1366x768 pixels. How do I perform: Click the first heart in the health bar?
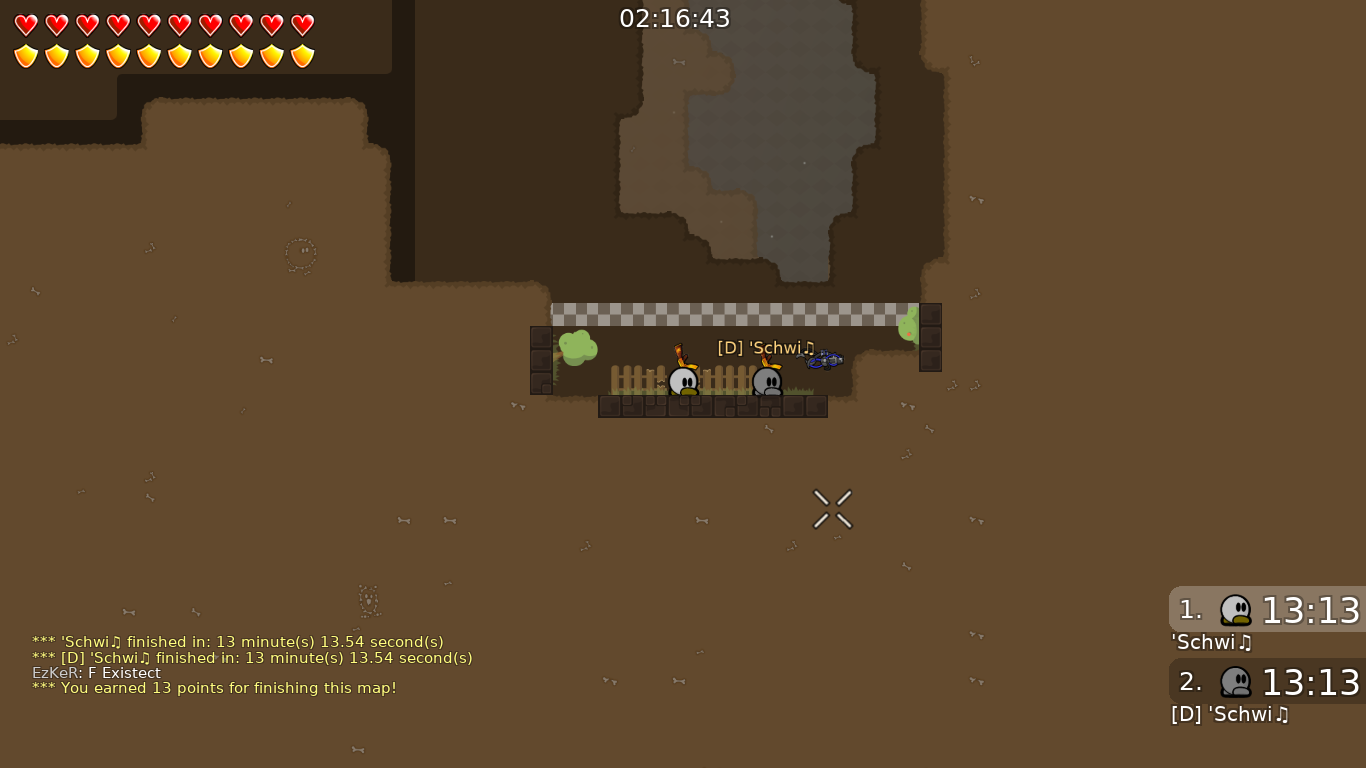tap(25, 25)
